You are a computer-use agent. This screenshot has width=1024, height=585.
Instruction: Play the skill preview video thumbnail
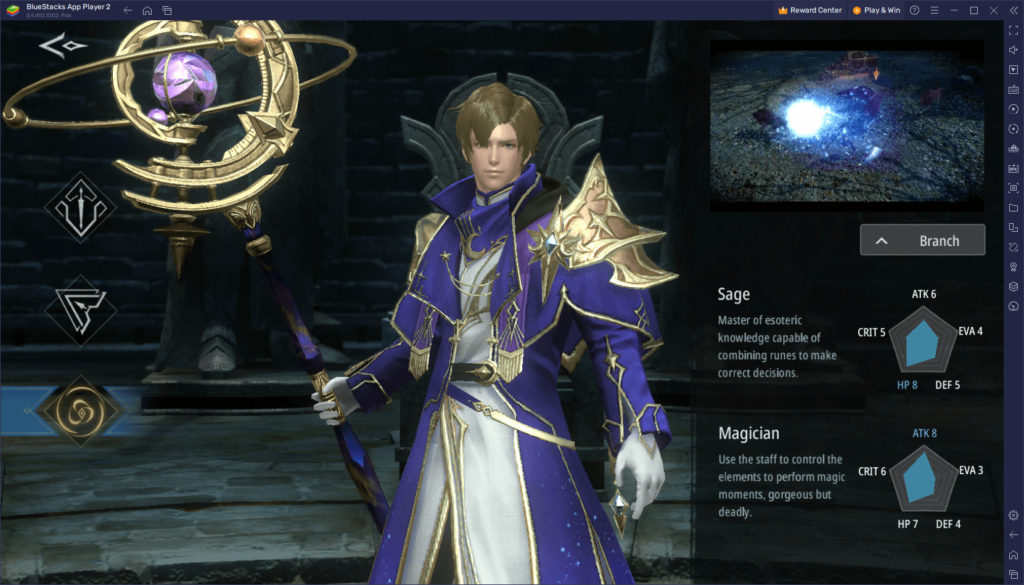pos(846,125)
